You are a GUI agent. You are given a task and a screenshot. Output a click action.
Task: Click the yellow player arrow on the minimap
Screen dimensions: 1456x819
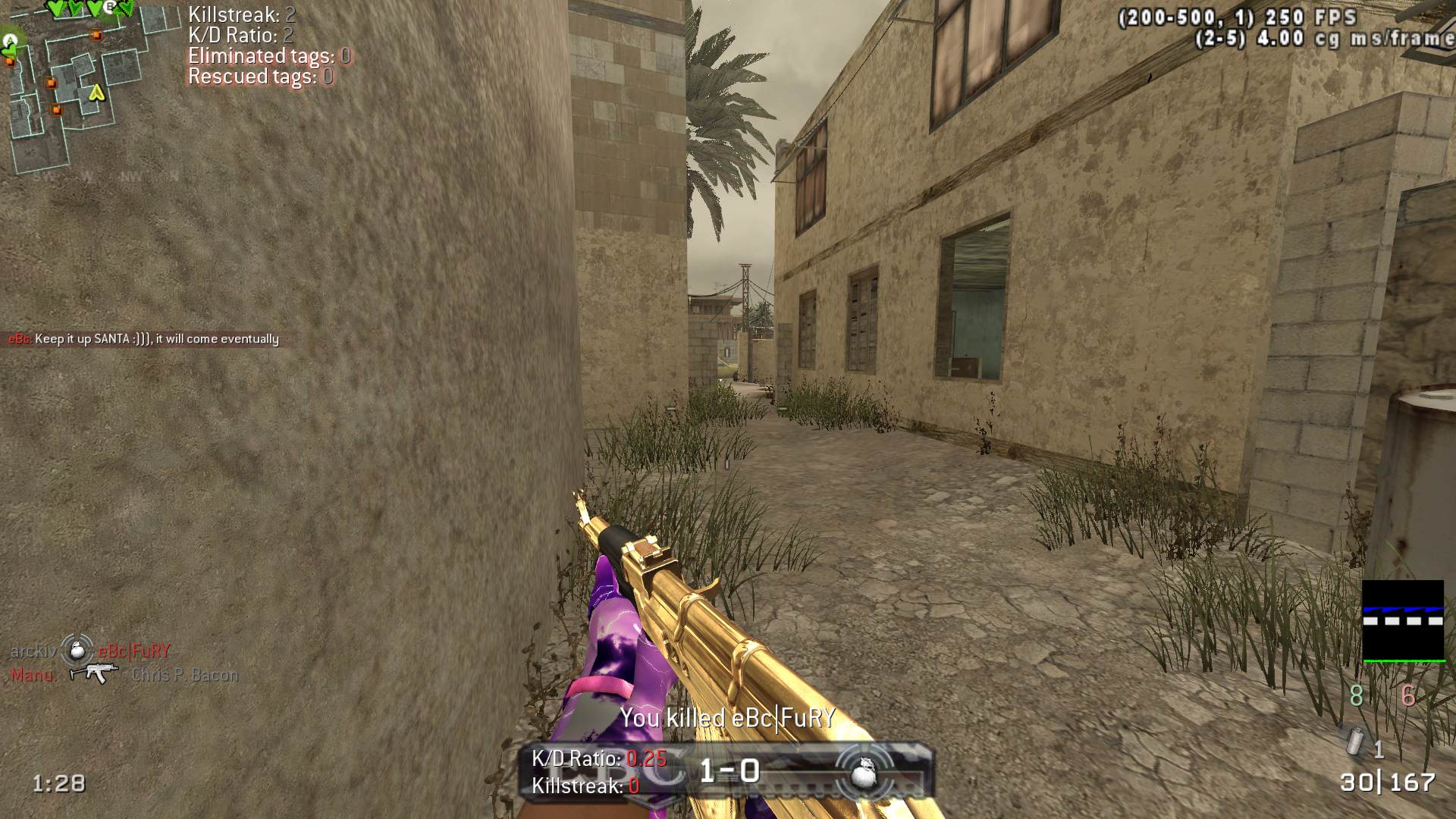[96, 93]
